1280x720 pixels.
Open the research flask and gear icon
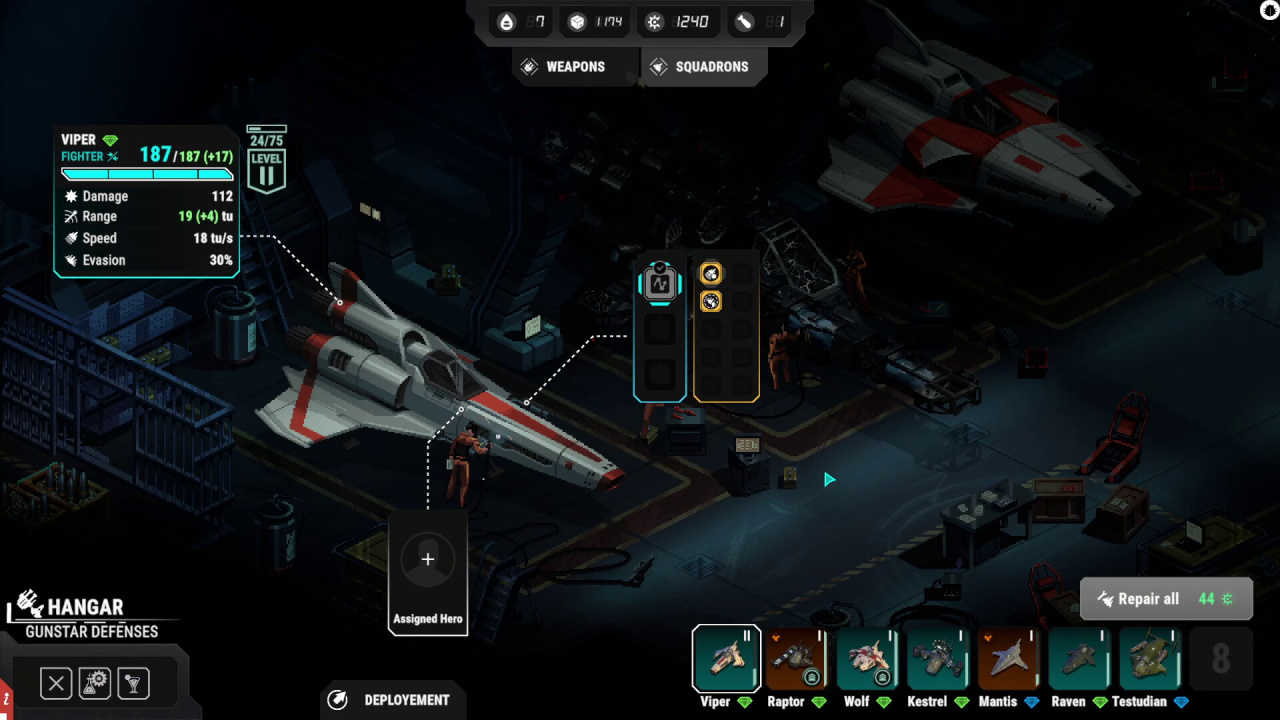[95, 684]
